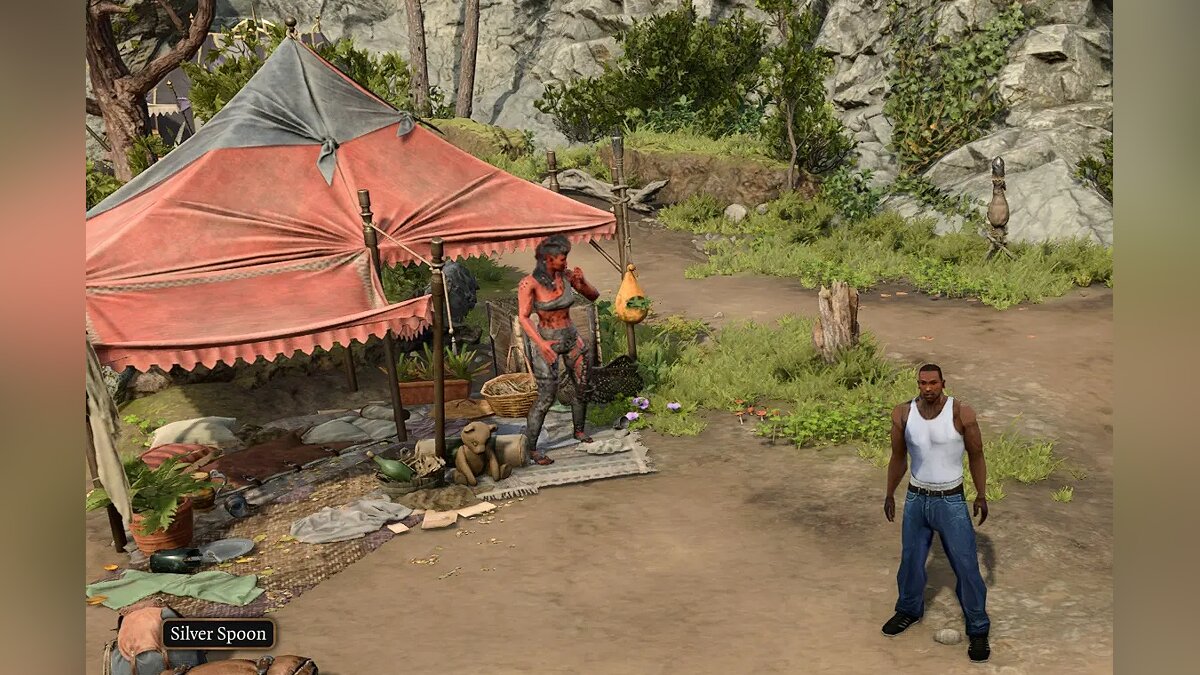Select the Silver Spoon item label
This screenshot has width=1200, height=675.
(218, 633)
